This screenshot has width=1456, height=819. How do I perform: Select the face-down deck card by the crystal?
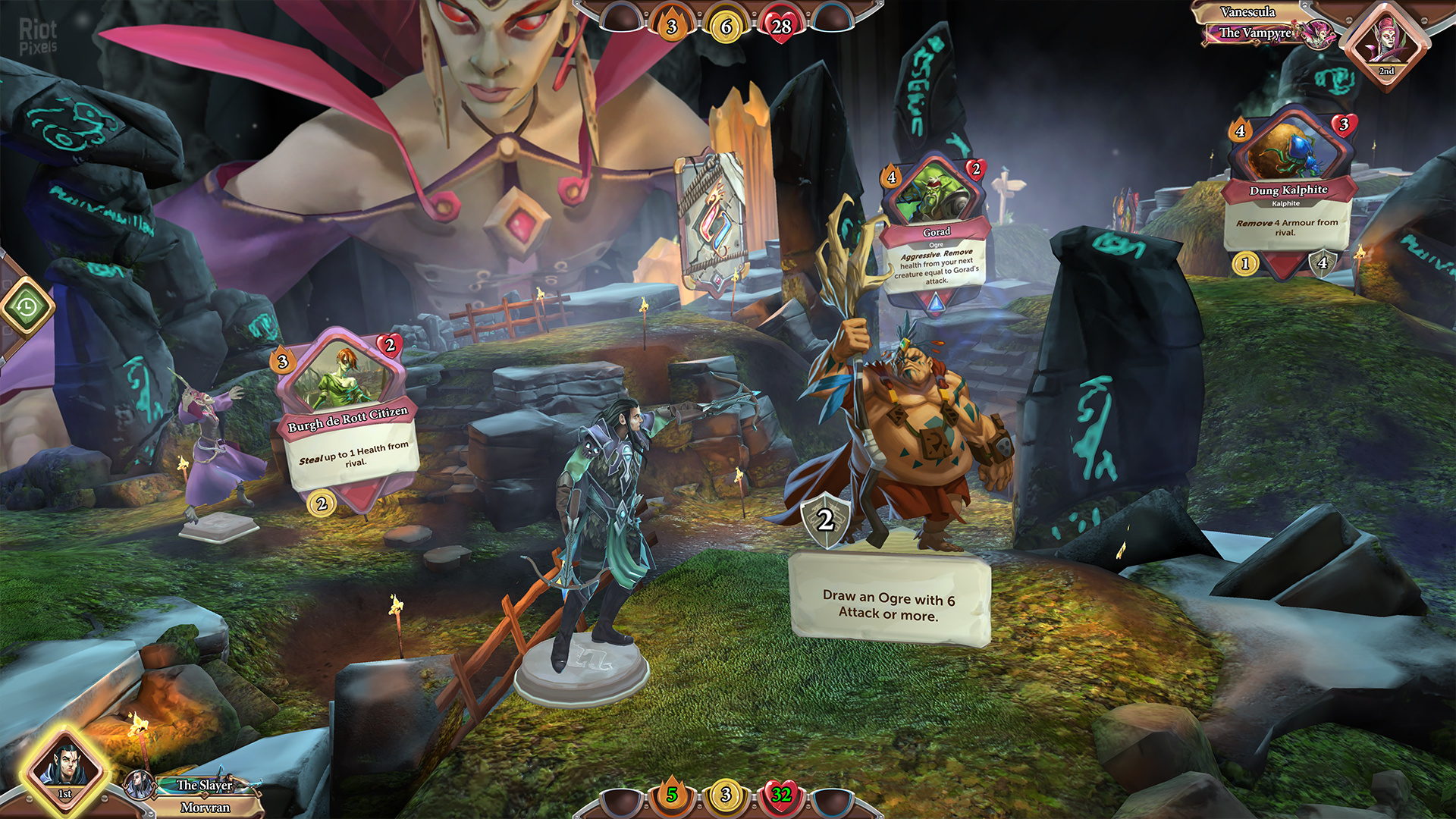pos(711,220)
